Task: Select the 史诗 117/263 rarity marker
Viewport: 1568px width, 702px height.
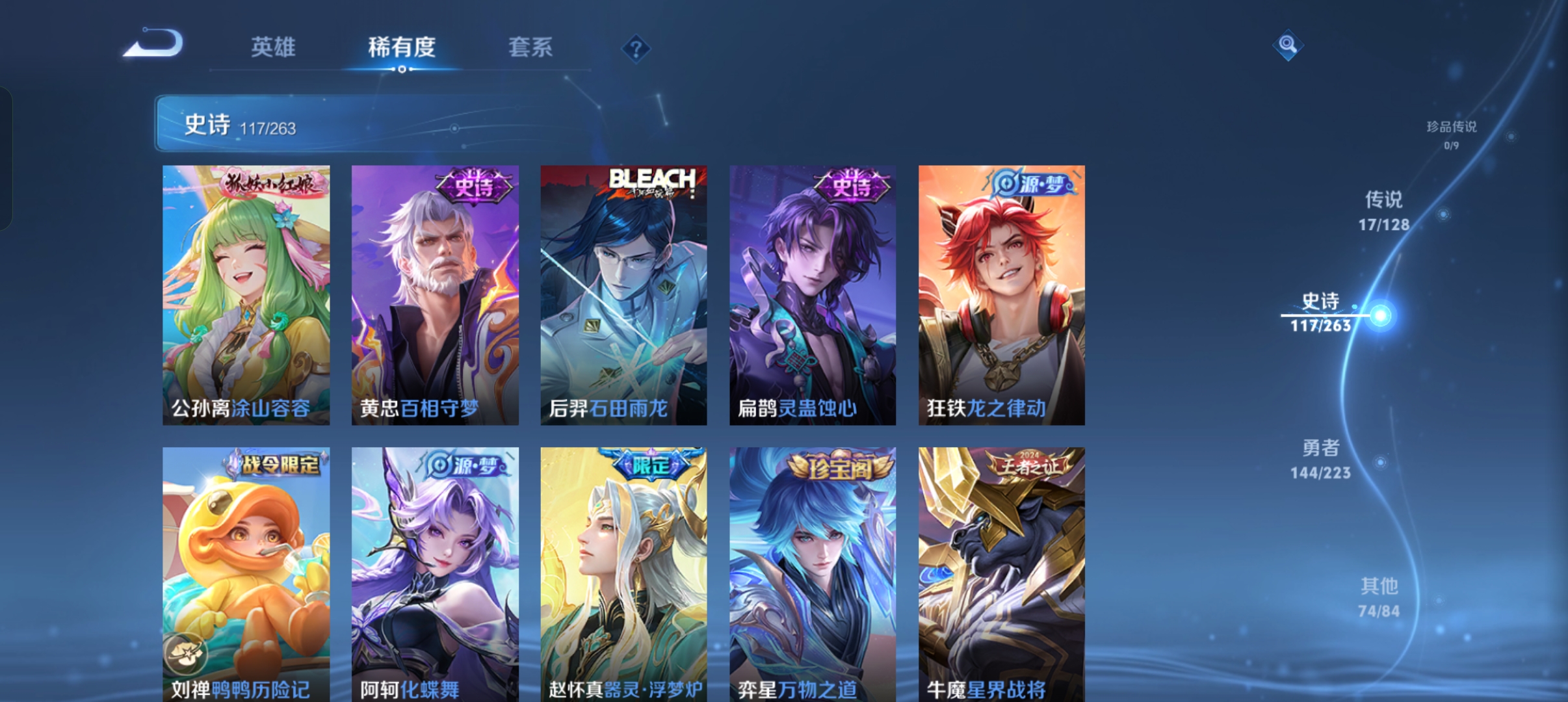Action: pyautogui.click(x=1321, y=313)
